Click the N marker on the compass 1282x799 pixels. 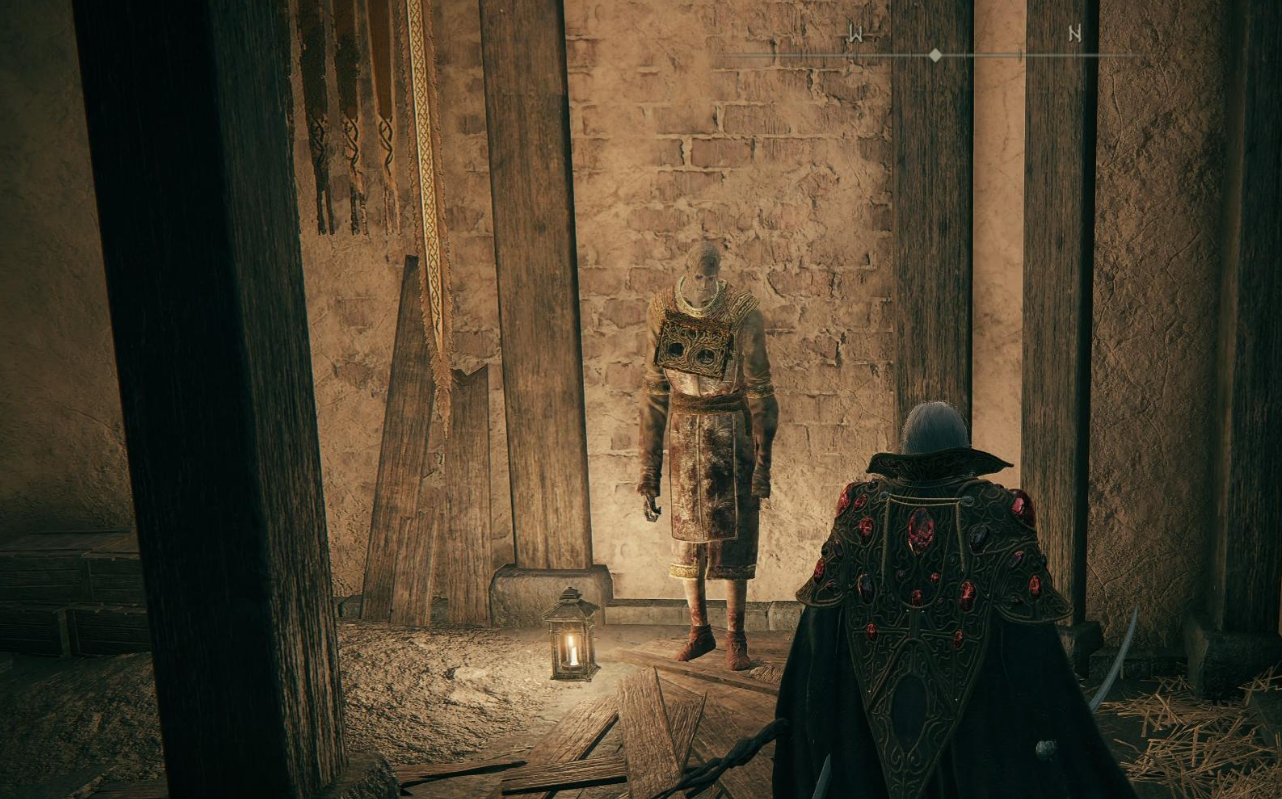click(x=1075, y=34)
